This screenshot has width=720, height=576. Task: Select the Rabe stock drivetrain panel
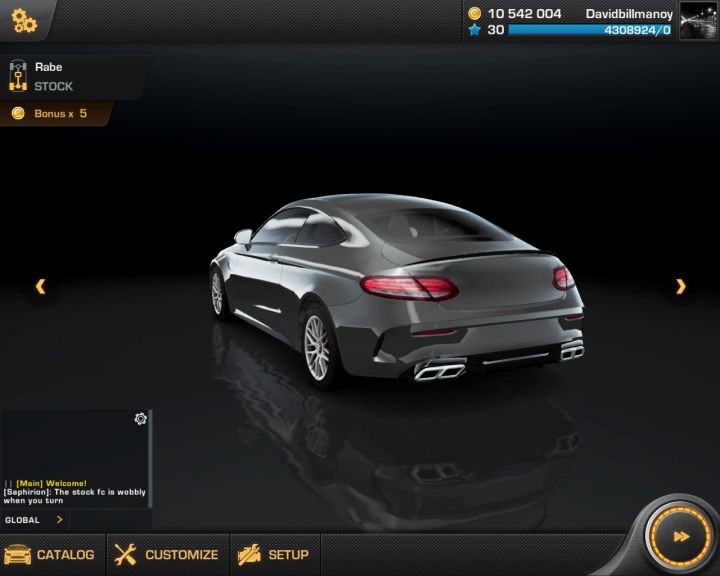click(70, 77)
